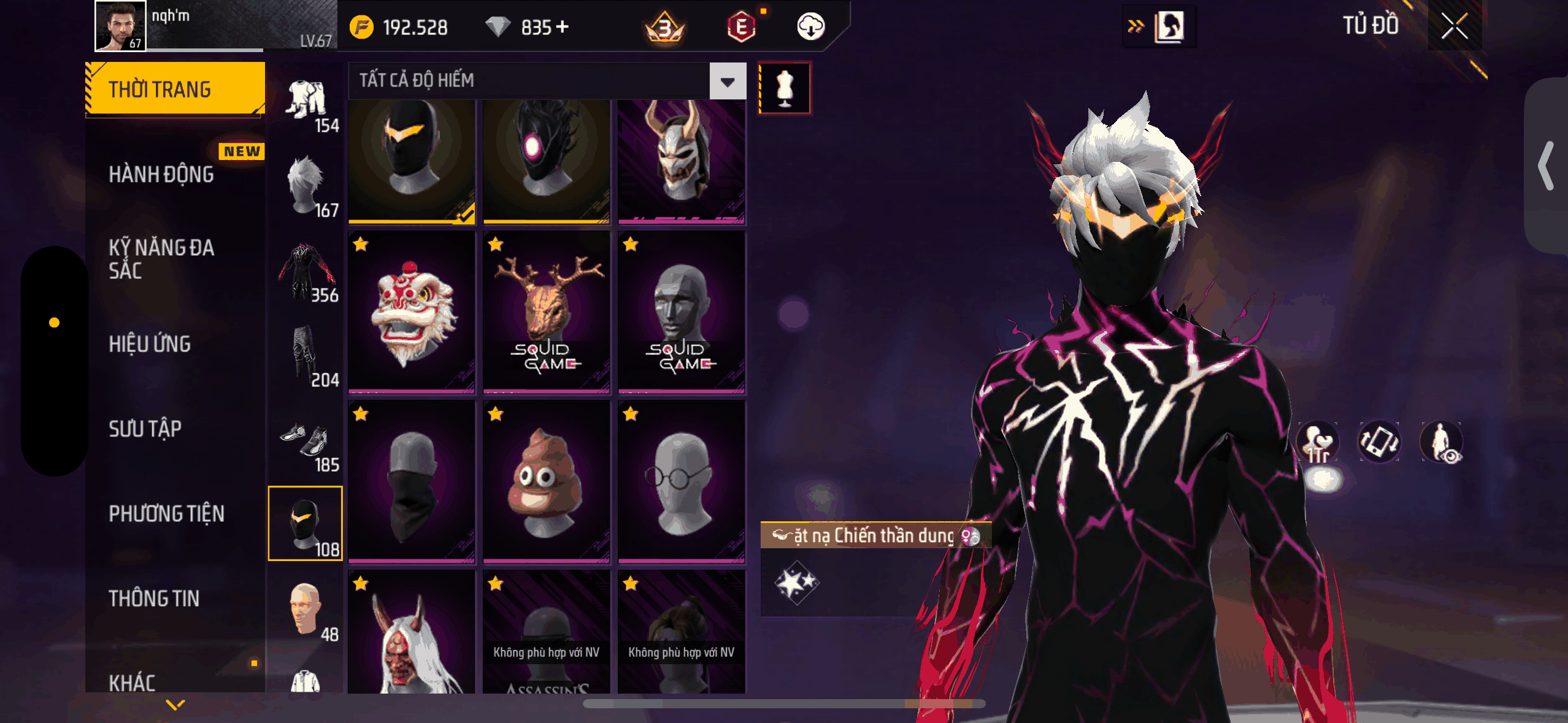The image size is (1568, 723).
Task: Open the Hành Động menu tab
Action: pos(161,175)
